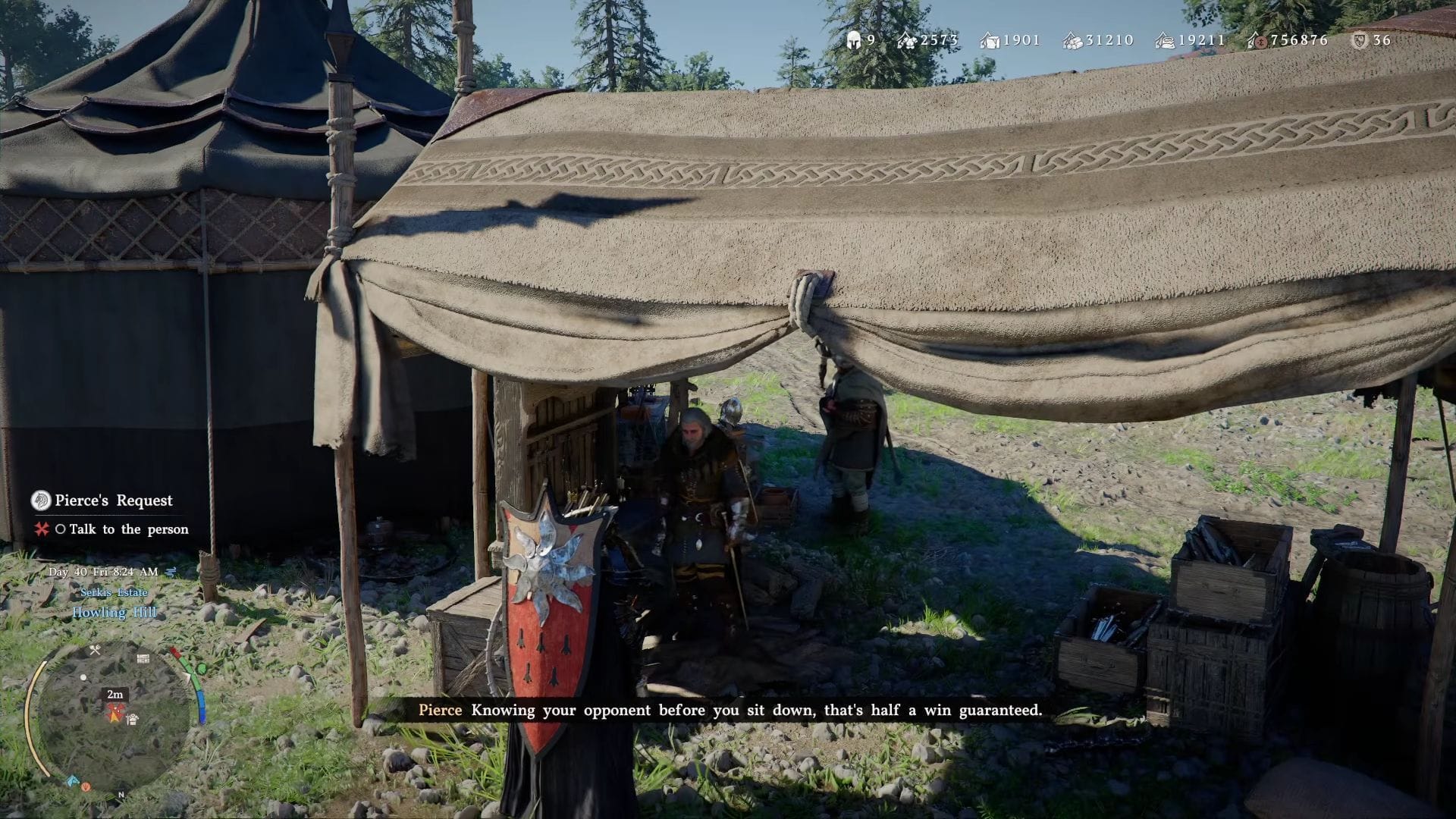Click the stone block resource icon
Viewport: 1456px width, 819px height.
tap(990, 40)
